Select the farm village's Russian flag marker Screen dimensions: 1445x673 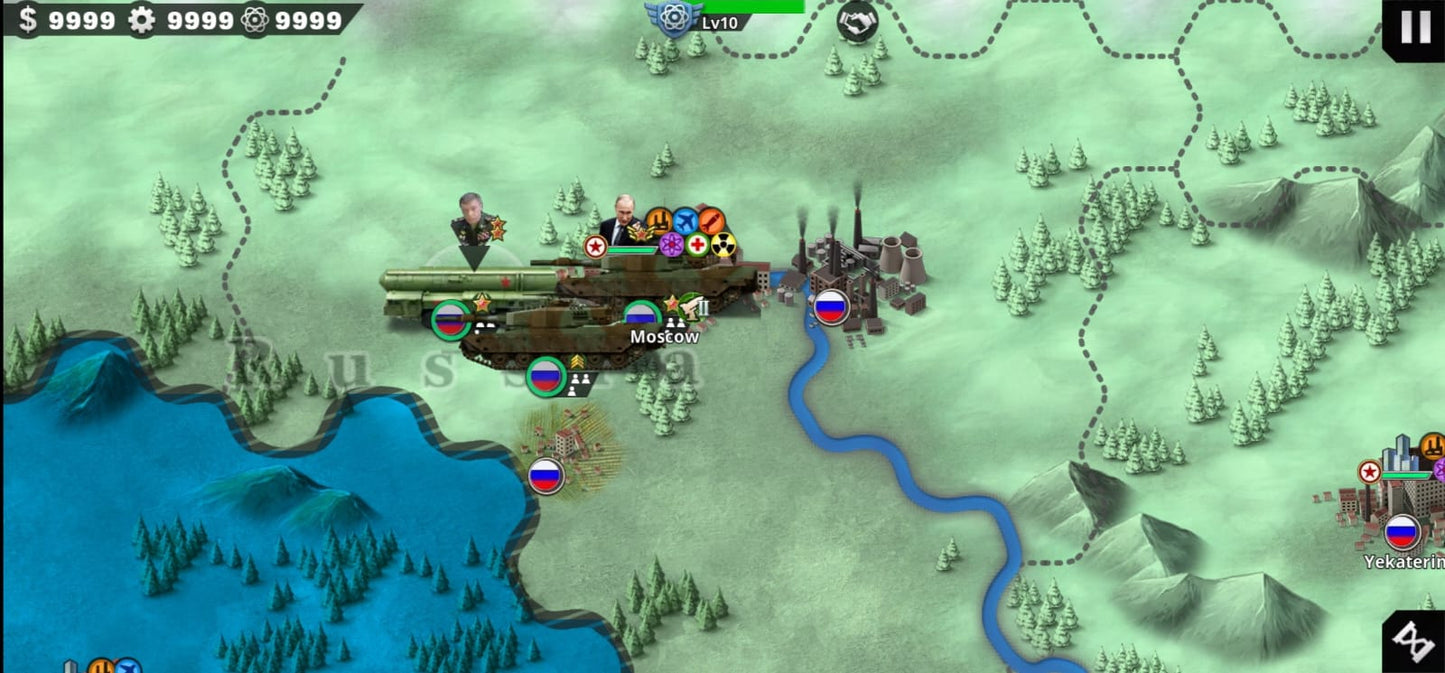[x=545, y=476]
